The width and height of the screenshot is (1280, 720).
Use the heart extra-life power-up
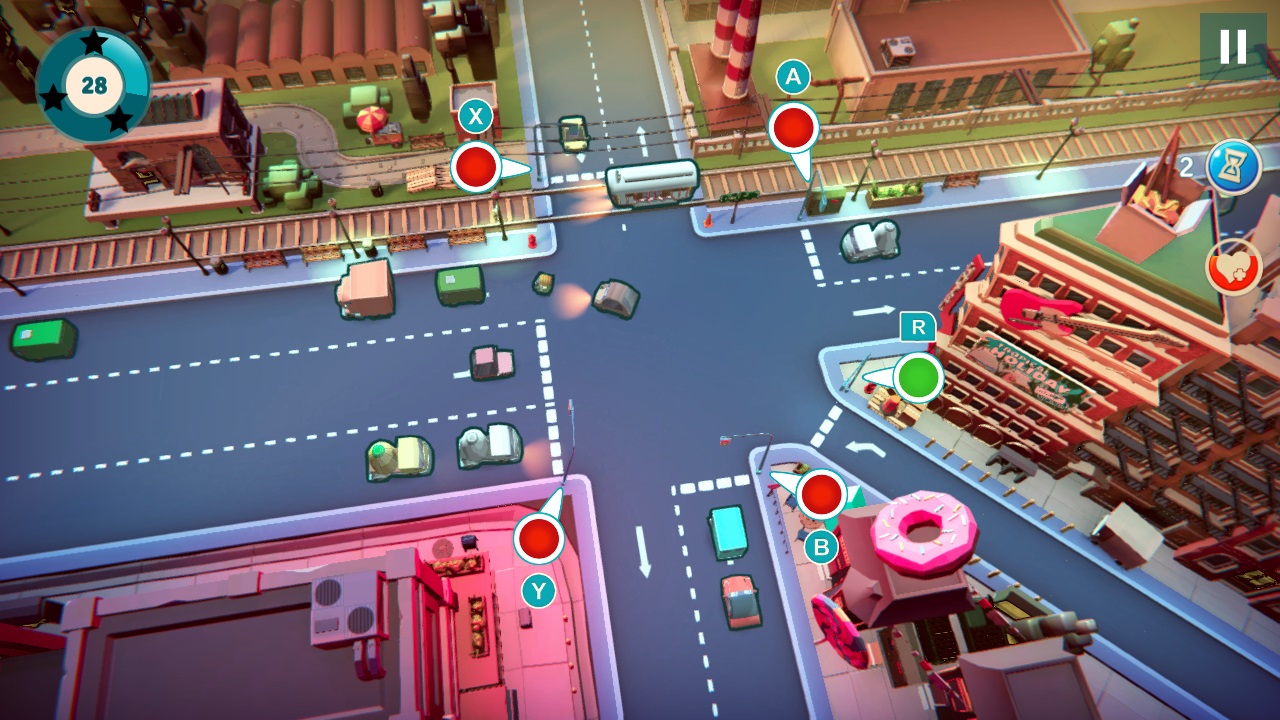[x=1232, y=265]
